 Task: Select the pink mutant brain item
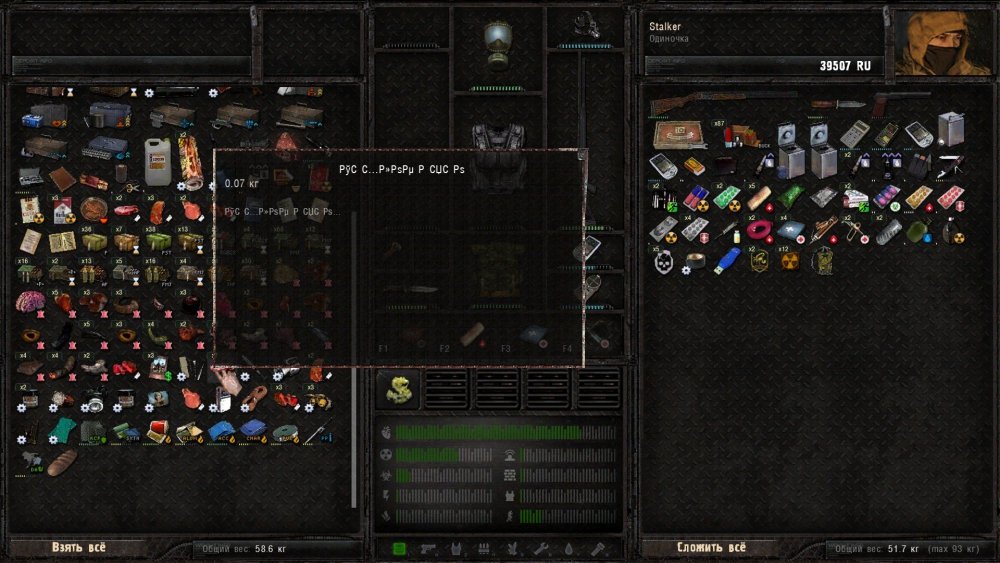tap(31, 302)
